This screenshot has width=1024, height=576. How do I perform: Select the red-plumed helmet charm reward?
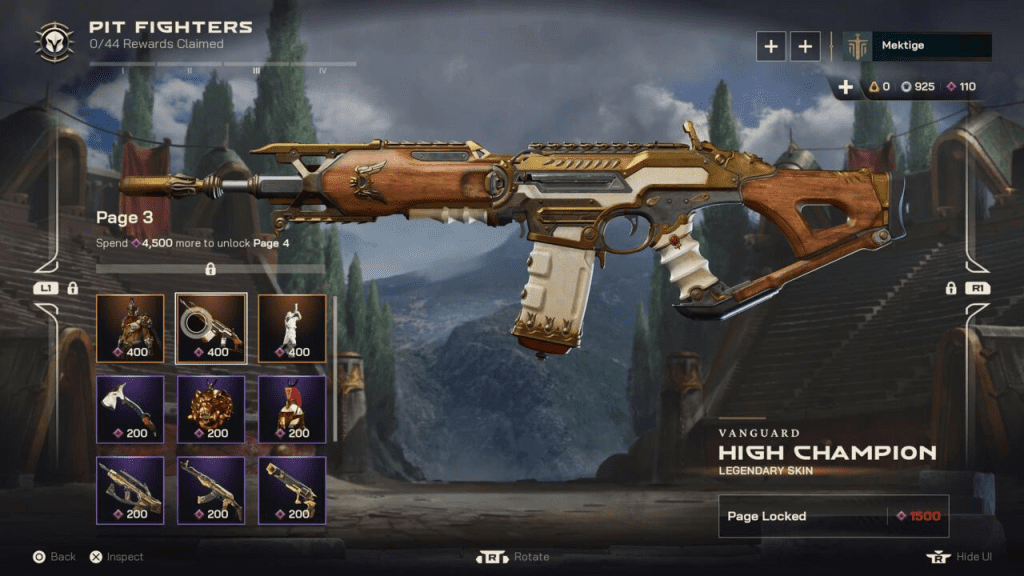coord(292,409)
